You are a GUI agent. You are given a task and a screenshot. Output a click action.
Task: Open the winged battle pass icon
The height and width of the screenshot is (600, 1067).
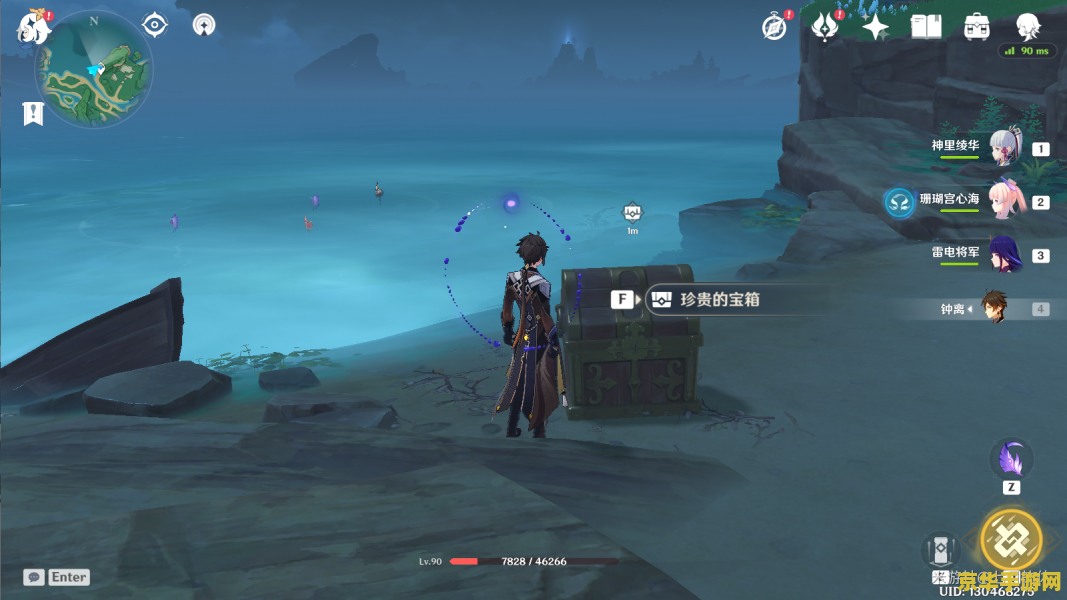point(824,27)
